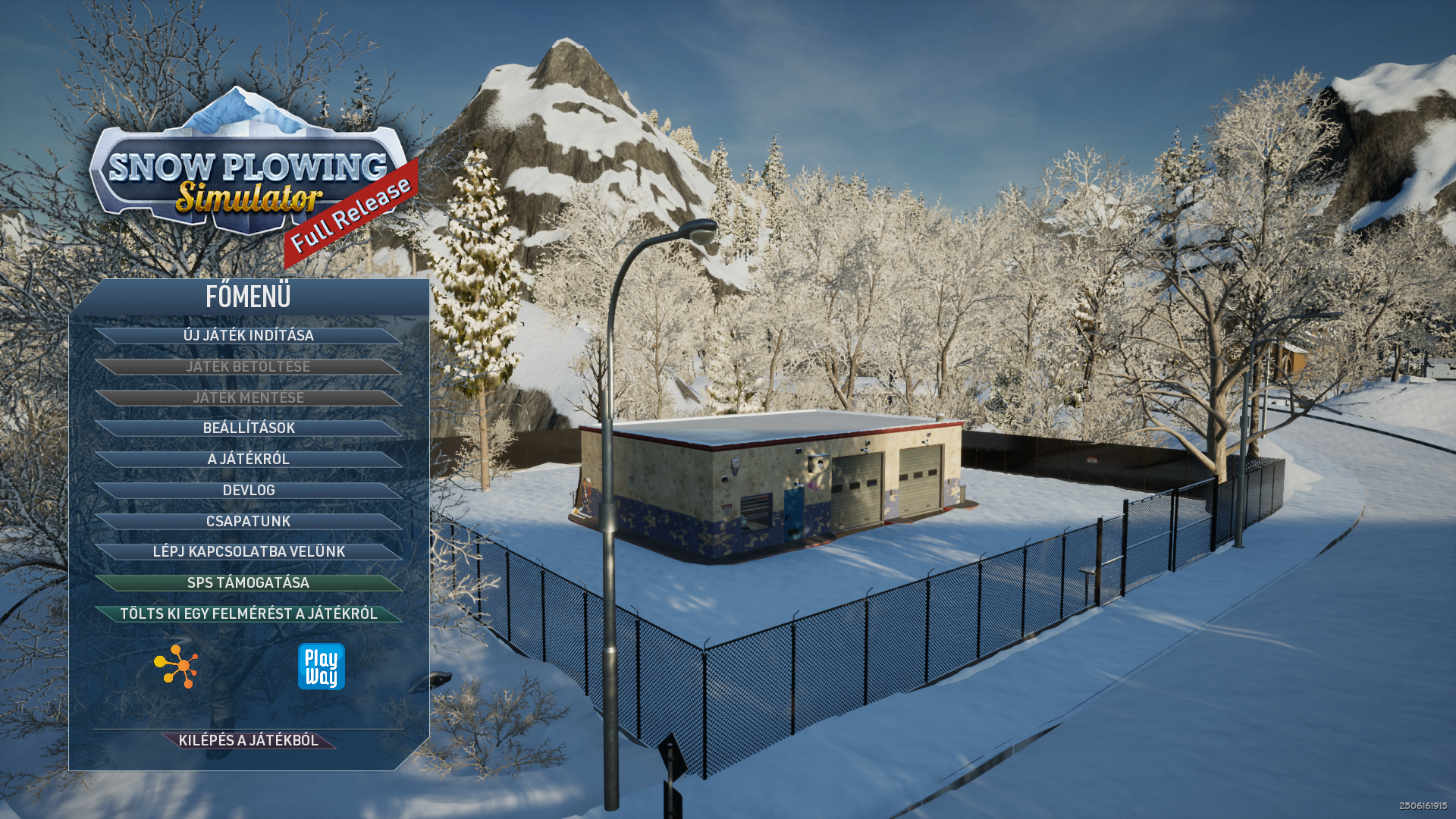The height and width of the screenshot is (819, 1456).
Task: Exit with KILÉPÉS A JÁTÉKBÓL
Action: coord(249,740)
